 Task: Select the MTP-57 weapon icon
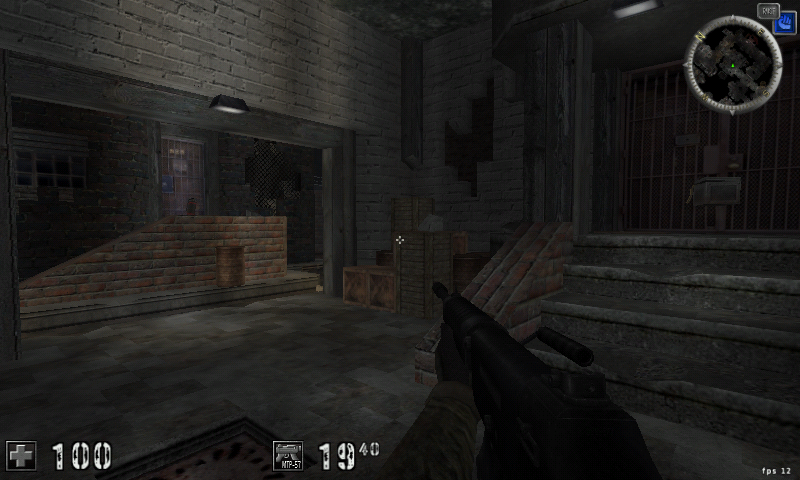point(289,455)
